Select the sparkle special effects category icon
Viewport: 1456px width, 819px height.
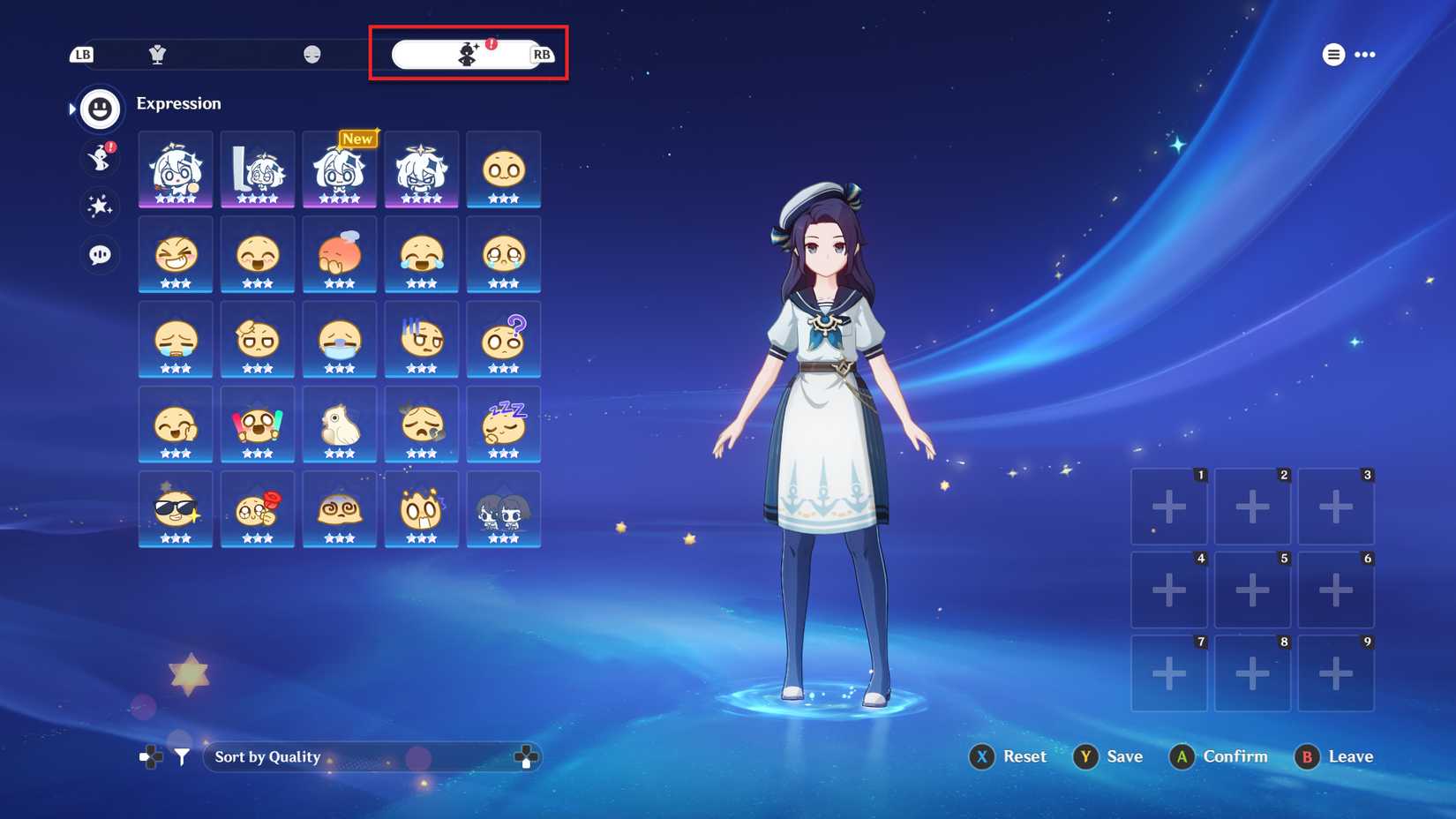99,207
